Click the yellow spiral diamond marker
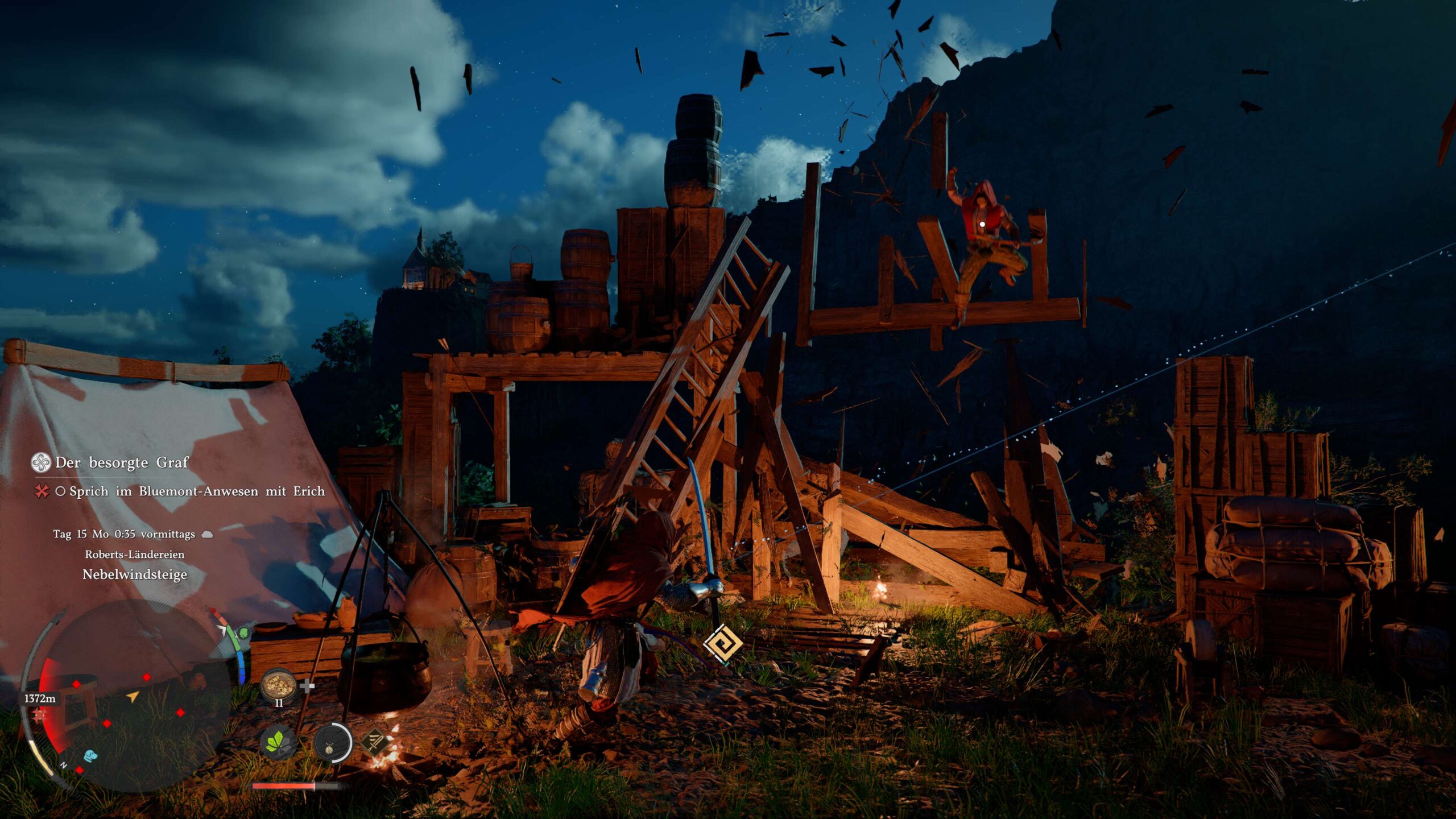 tap(722, 644)
